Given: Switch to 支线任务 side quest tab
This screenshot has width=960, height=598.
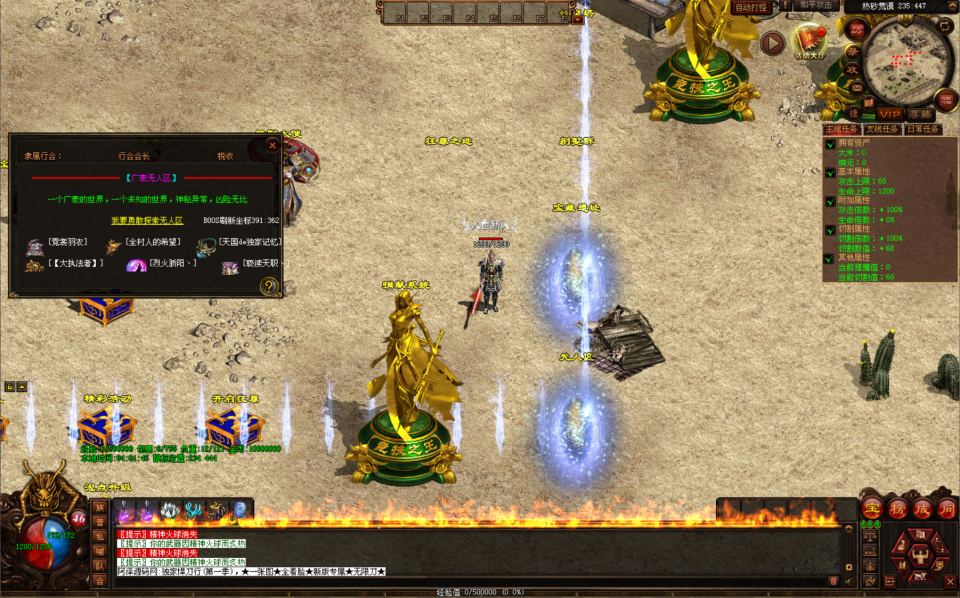Looking at the screenshot, I should (881, 129).
